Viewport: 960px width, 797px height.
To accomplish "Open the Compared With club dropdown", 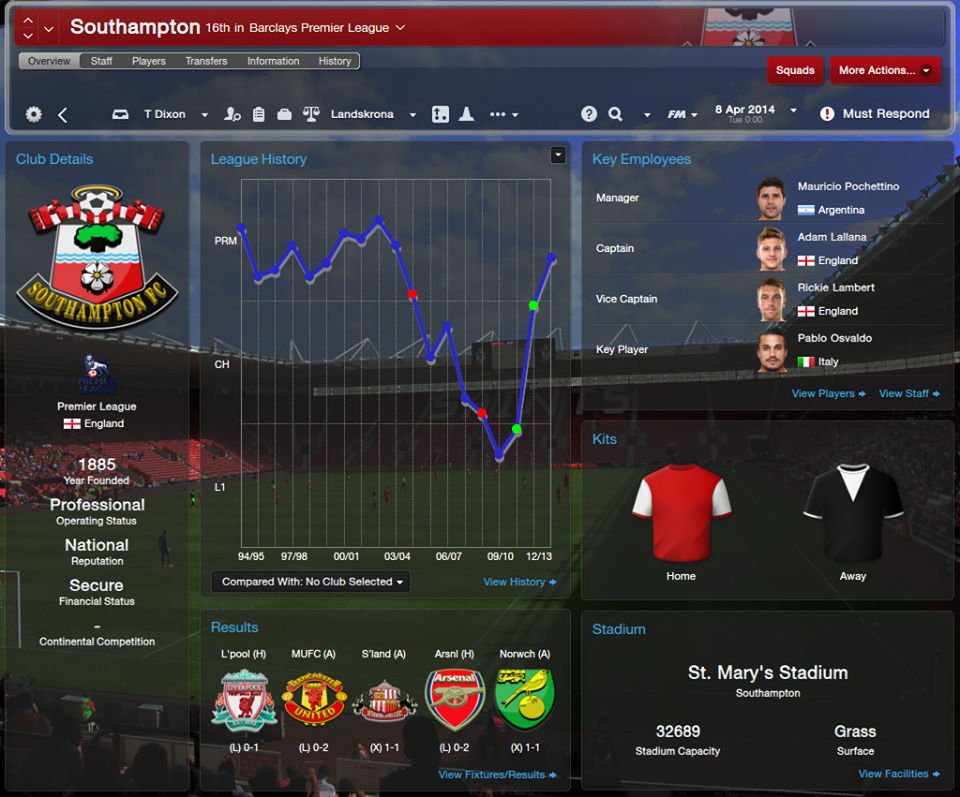I will pyautogui.click(x=311, y=582).
